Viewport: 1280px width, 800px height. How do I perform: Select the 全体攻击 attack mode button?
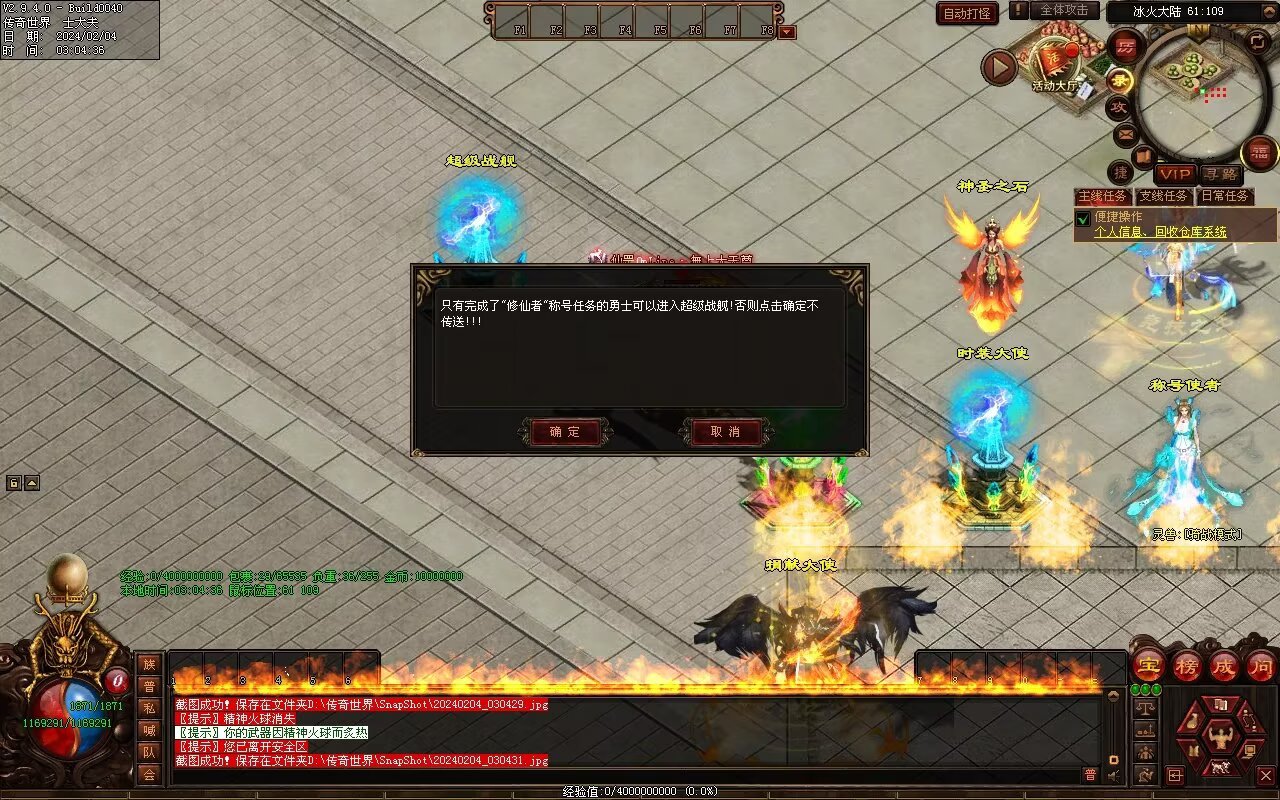click(x=1063, y=10)
